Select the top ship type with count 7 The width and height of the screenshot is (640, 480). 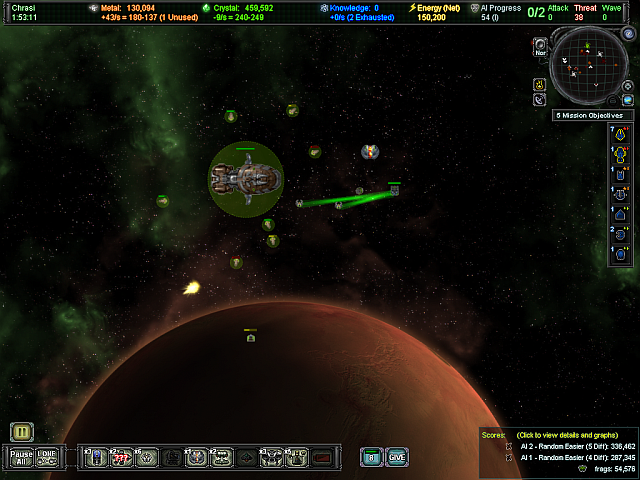(x=620, y=133)
